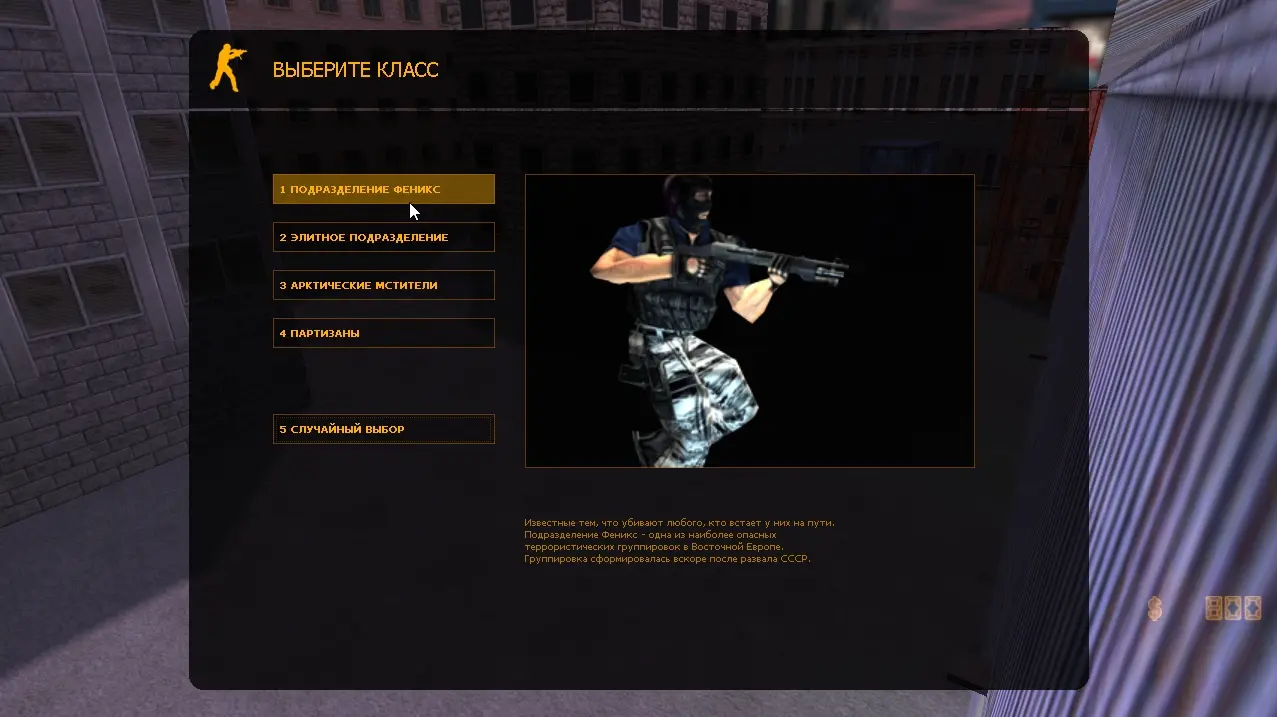Pick the Арктические мстители class
This screenshot has width=1277, height=717.
point(383,285)
